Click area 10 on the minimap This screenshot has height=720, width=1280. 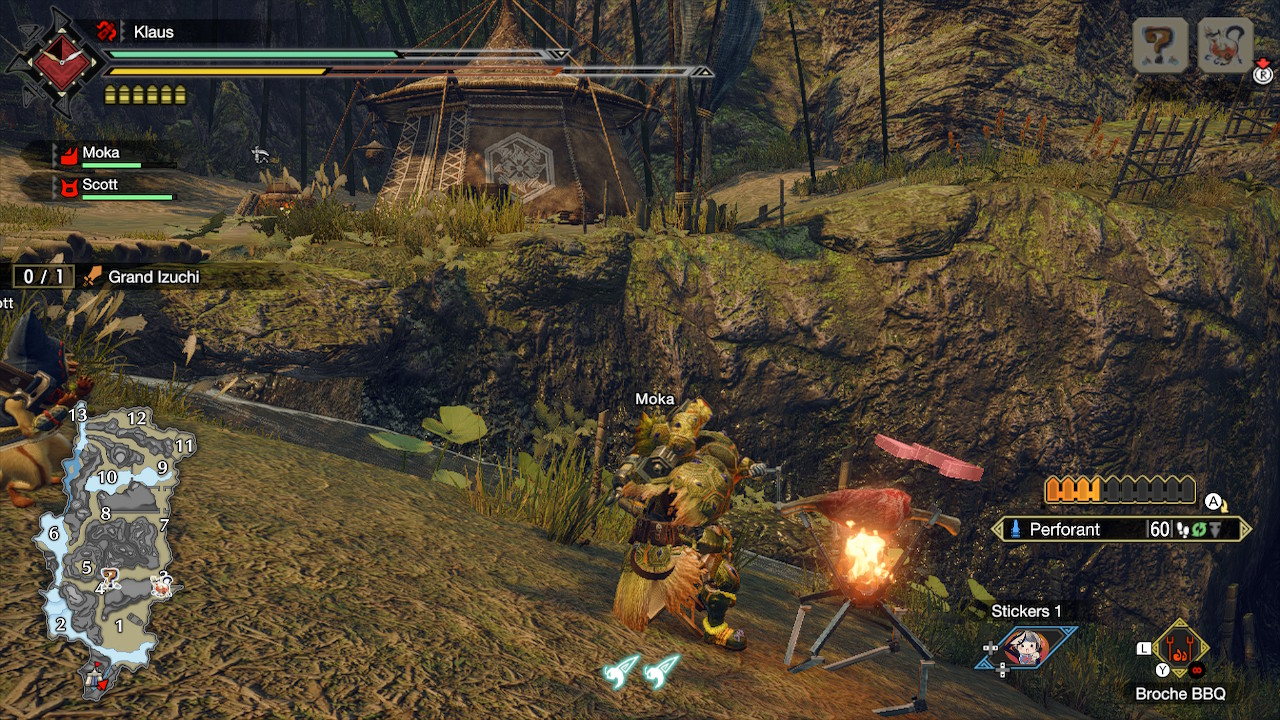pyautogui.click(x=107, y=478)
